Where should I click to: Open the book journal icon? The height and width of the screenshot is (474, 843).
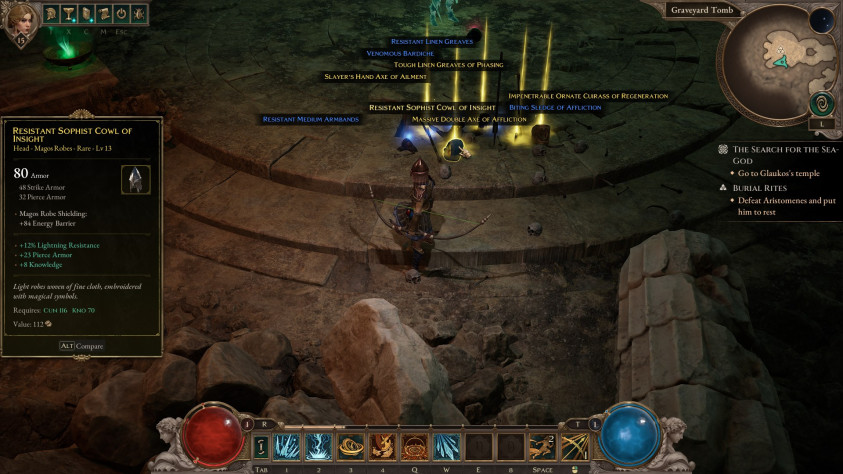[x=86, y=16]
